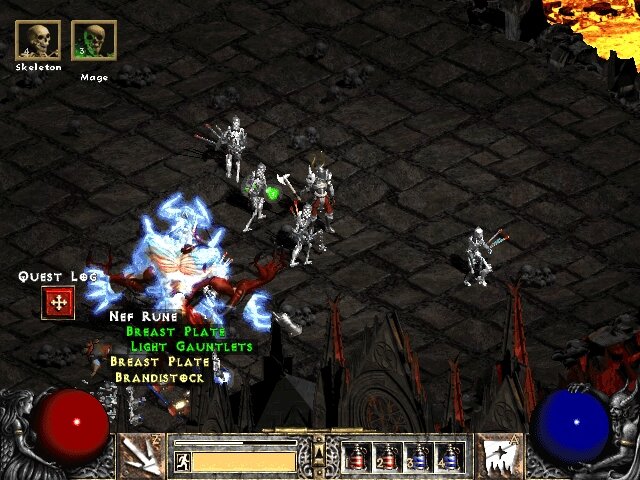The height and width of the screenshot is (480, 640).
Task: Grab the green Breast Plate item label
Action: click(175, 331)
